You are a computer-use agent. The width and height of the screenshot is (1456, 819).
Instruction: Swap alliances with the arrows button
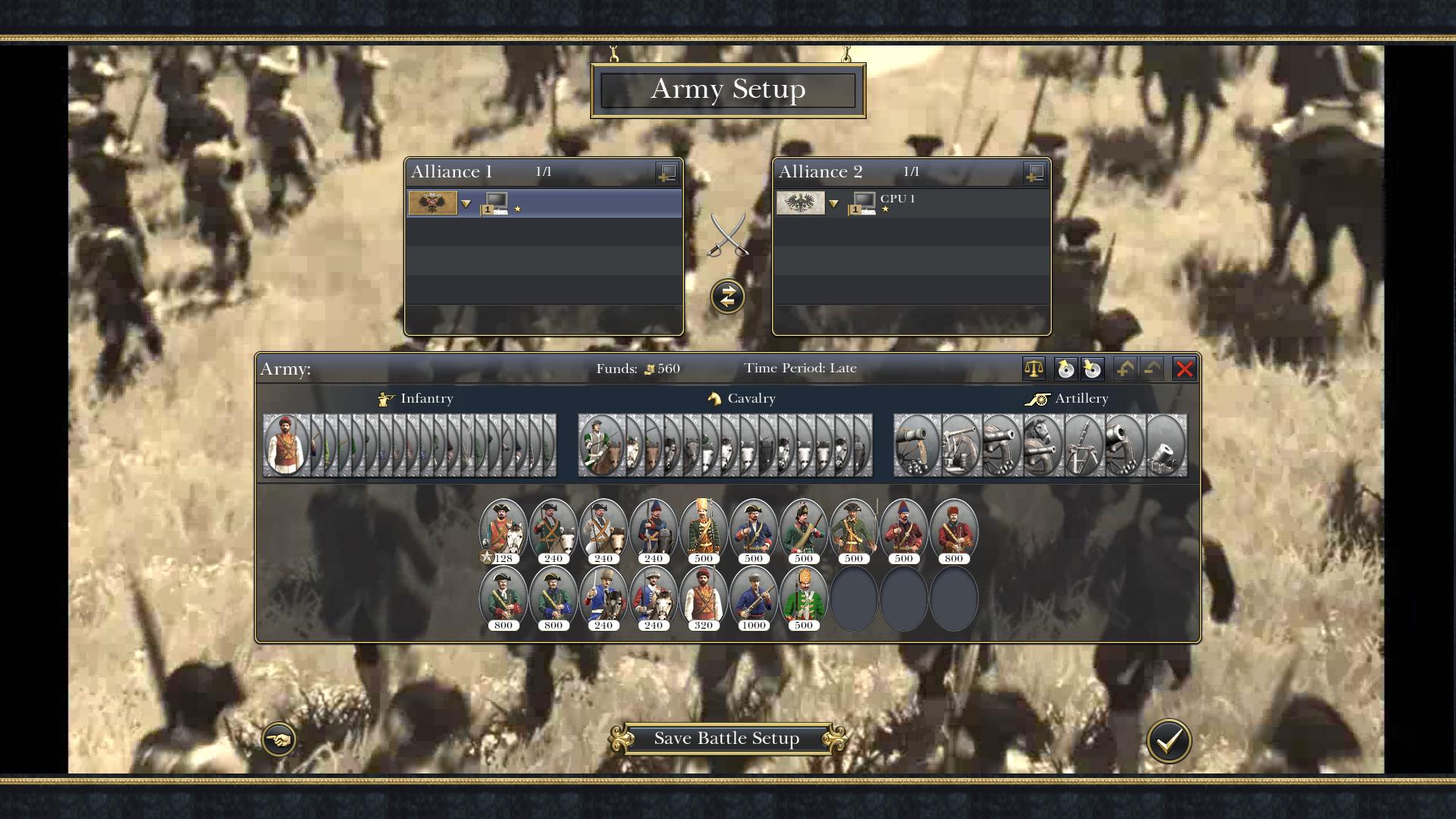click(x=727, y=297)
